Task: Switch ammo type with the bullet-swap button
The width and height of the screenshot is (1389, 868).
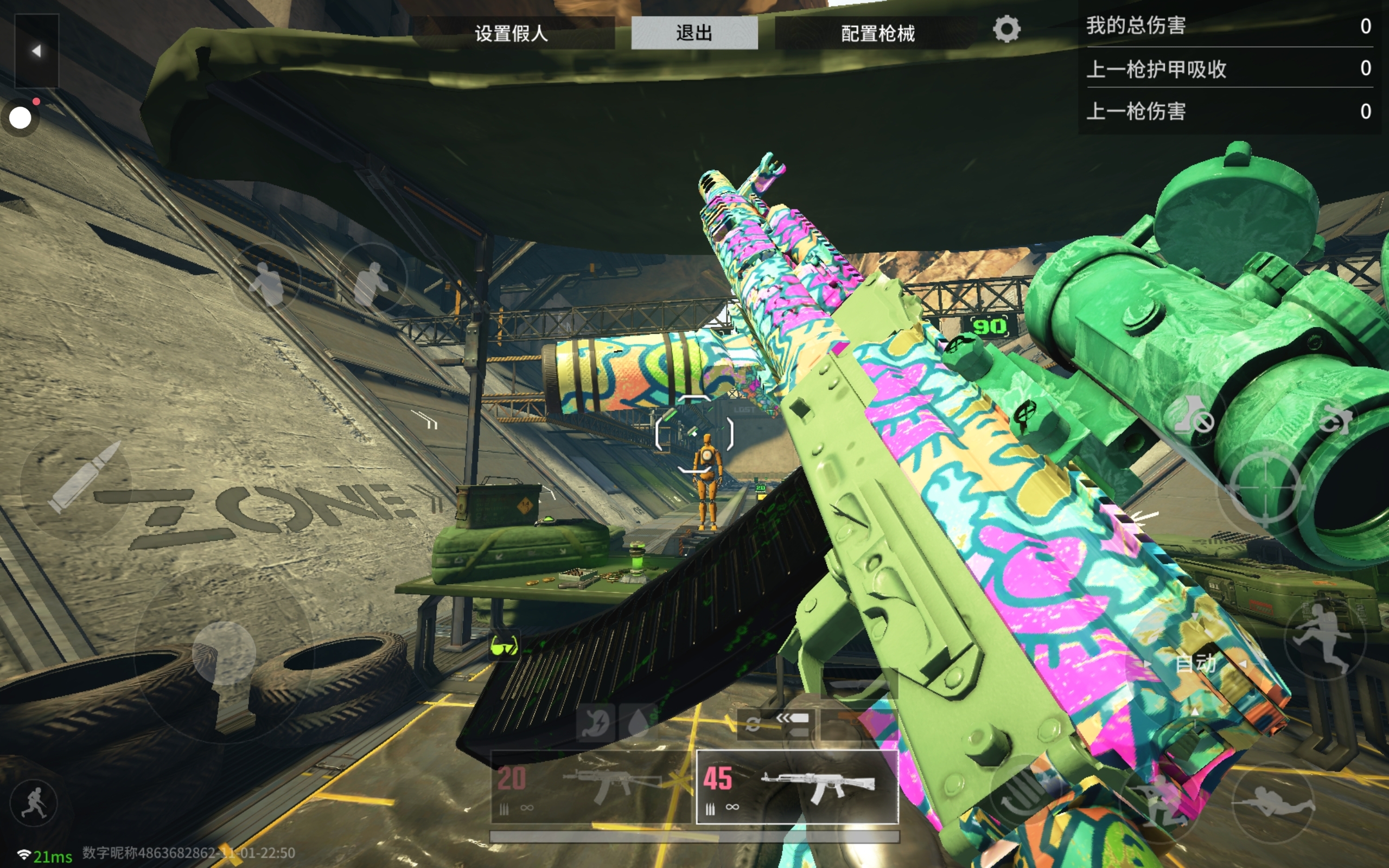Action: tap(776, 724)
